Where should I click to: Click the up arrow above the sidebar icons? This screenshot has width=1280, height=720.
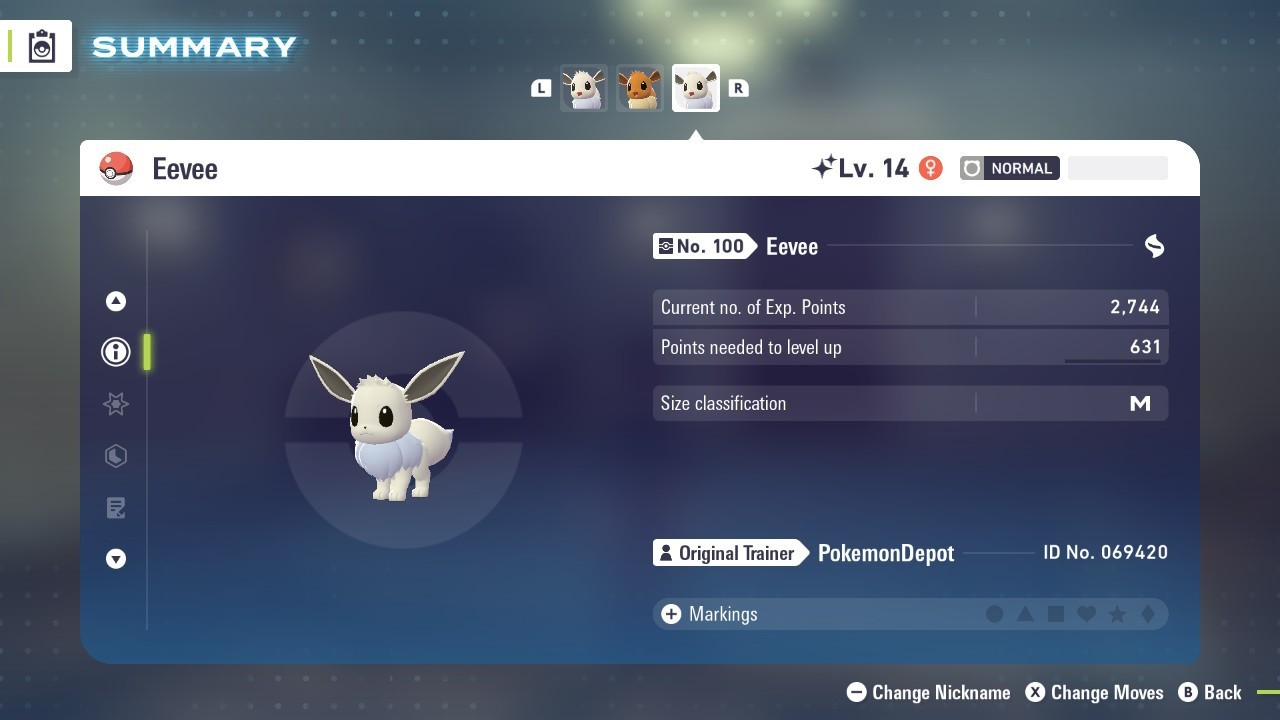pos(116,300)
